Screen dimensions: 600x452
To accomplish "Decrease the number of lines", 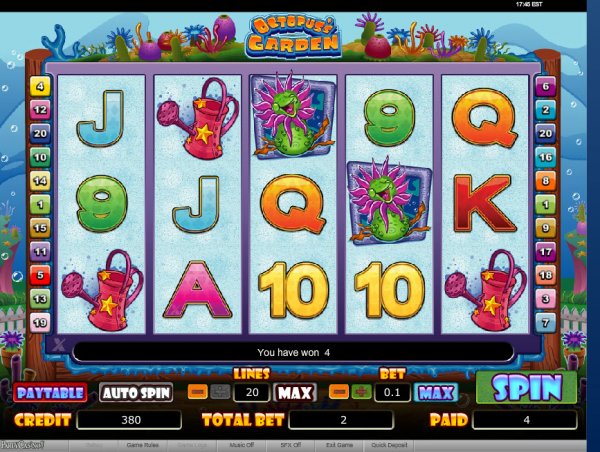I will click(x=197, y=392).
